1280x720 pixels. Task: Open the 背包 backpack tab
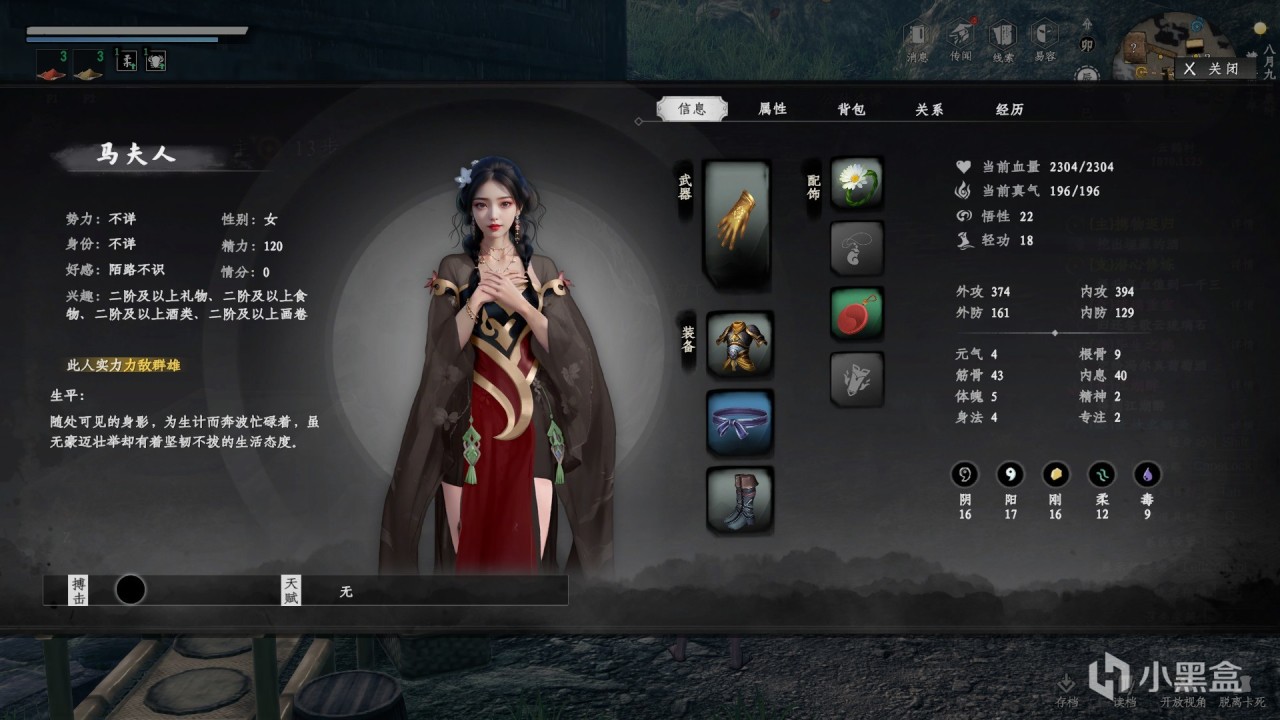pyautogui.click(x=851, y=109)
